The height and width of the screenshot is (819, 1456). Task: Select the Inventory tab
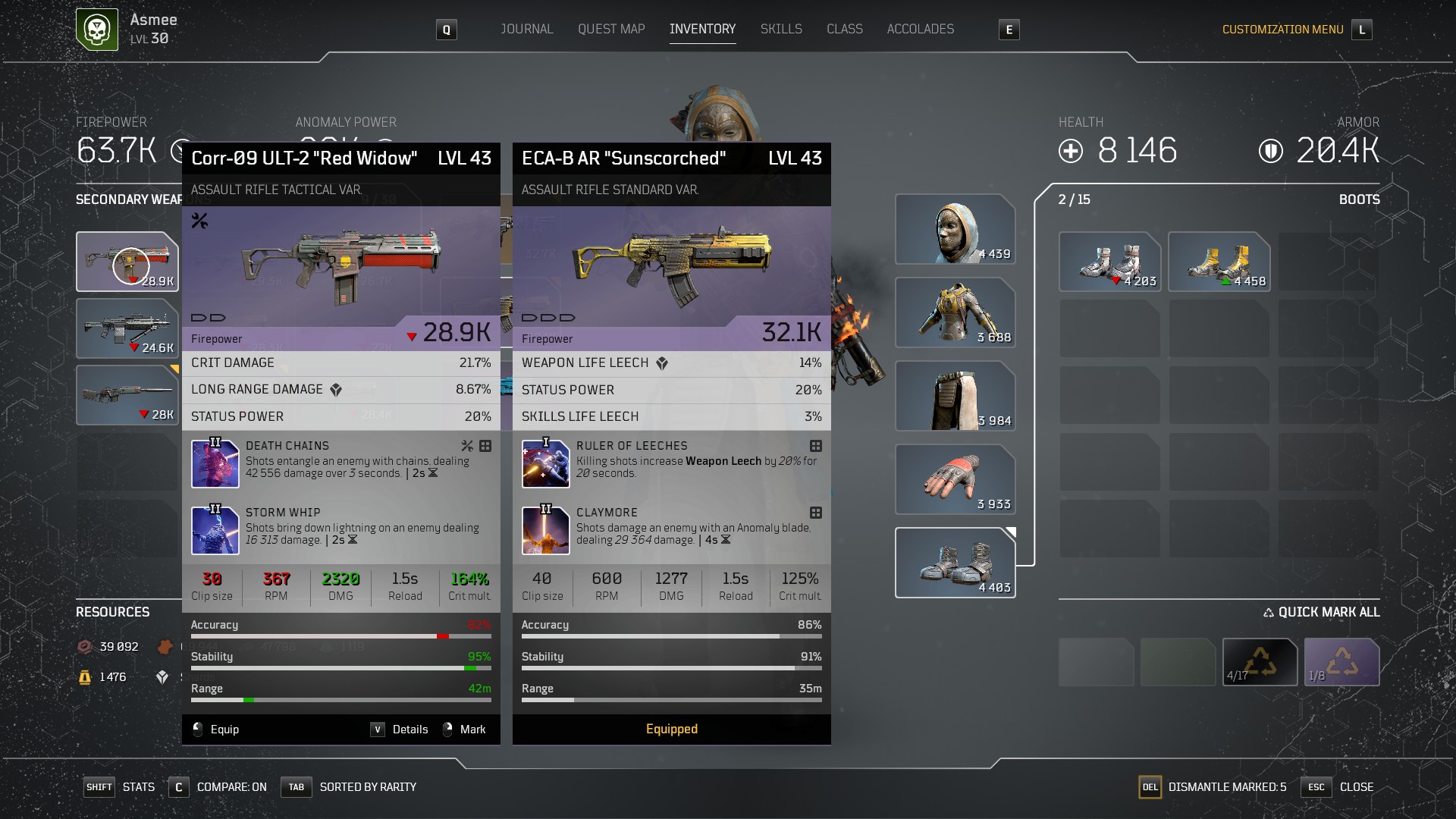click(x=702, y=30)
